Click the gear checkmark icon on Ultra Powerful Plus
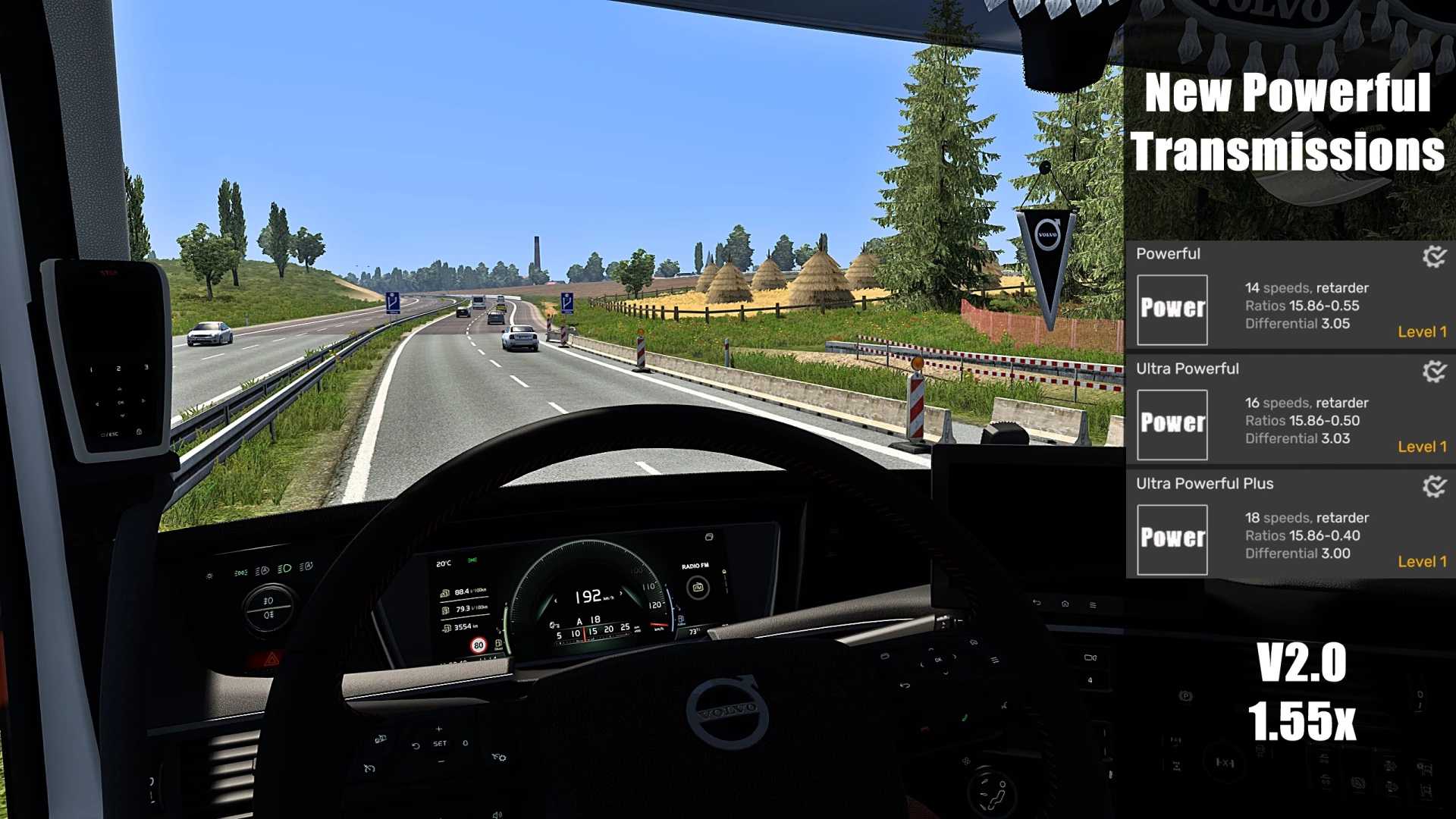This screenshot has width=1456, height=819. (x=1433, y=486)
